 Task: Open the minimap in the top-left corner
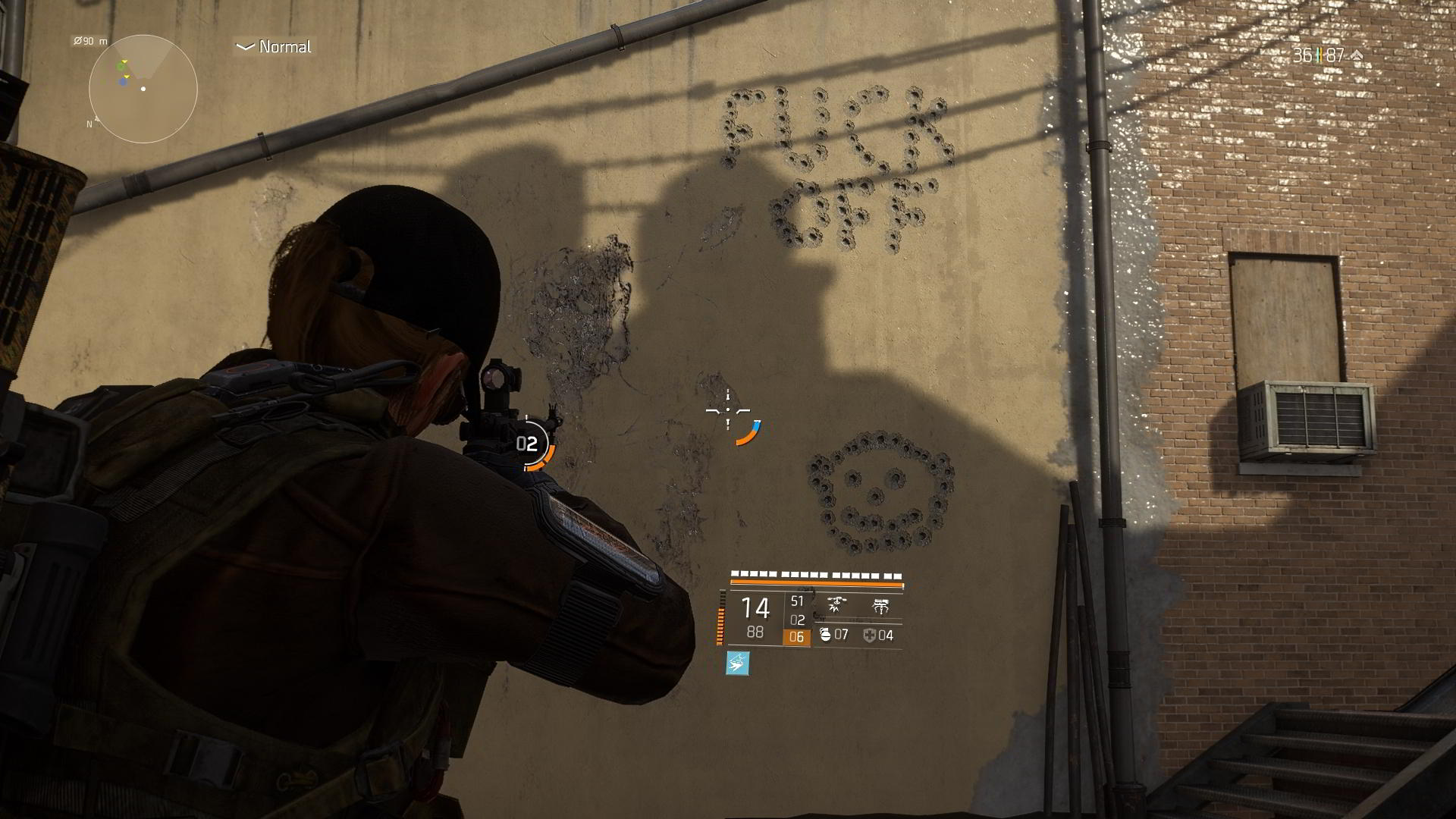tap(144, 89)
